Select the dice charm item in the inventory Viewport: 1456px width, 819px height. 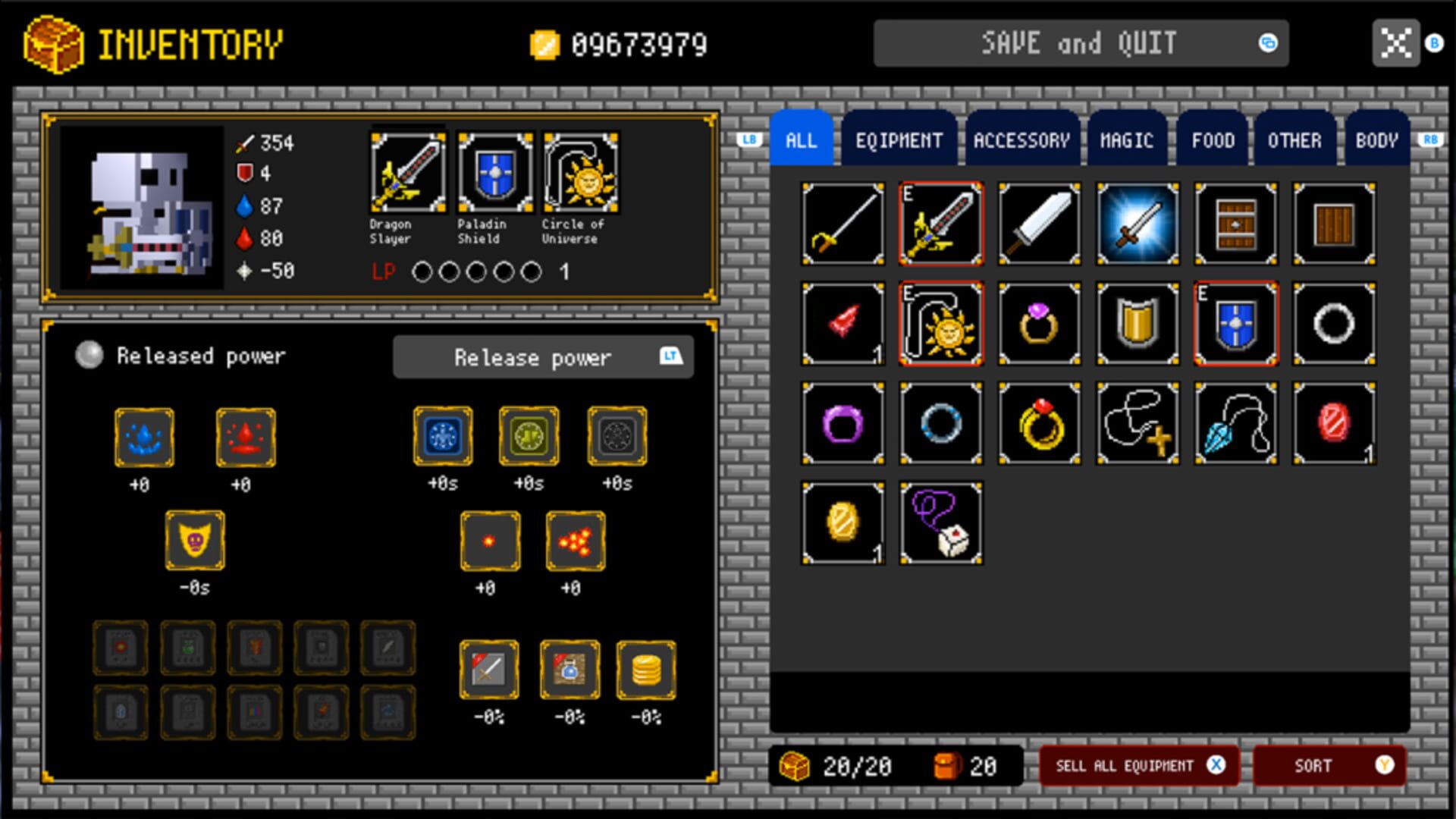pos(940,522)
